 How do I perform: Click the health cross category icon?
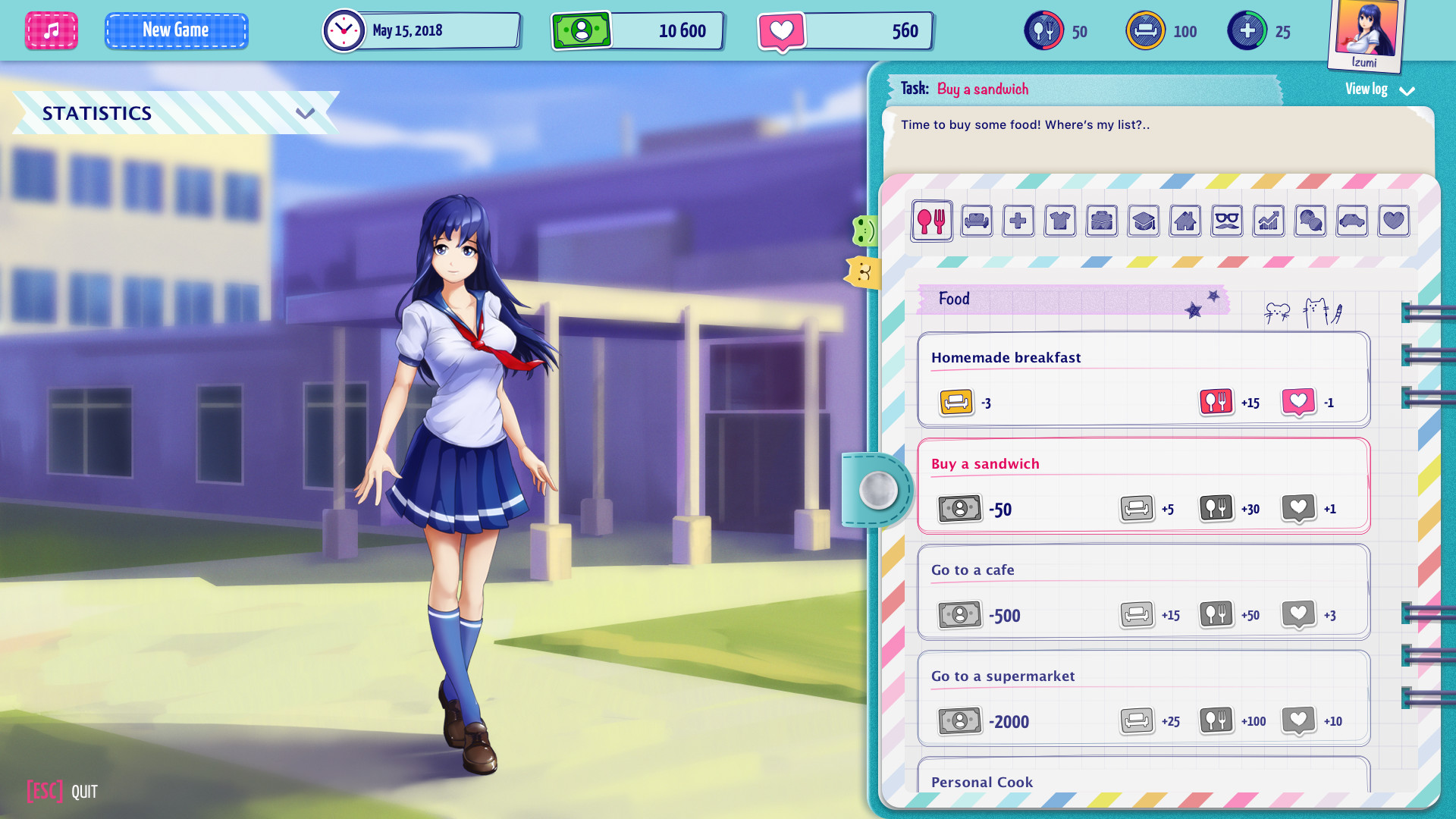pos(1018,221)
